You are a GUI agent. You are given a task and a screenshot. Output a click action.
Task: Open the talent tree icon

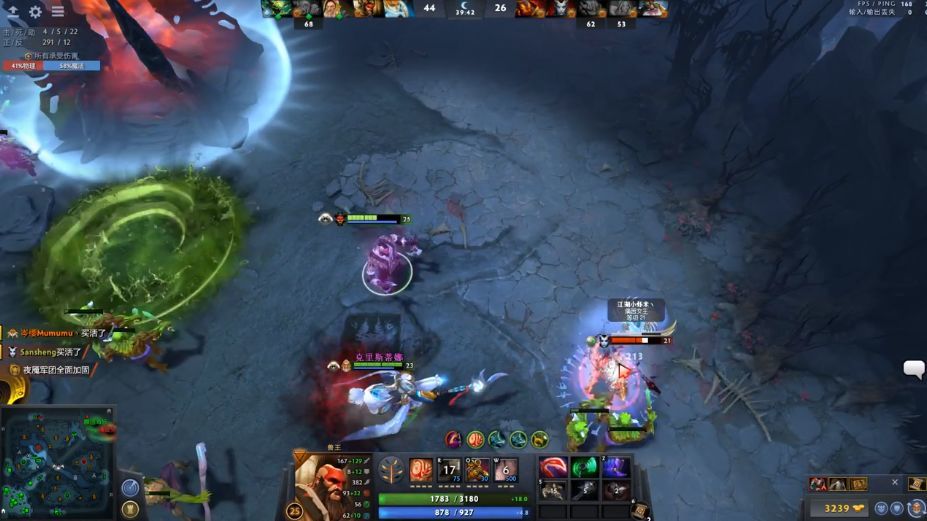pos(392,471)
